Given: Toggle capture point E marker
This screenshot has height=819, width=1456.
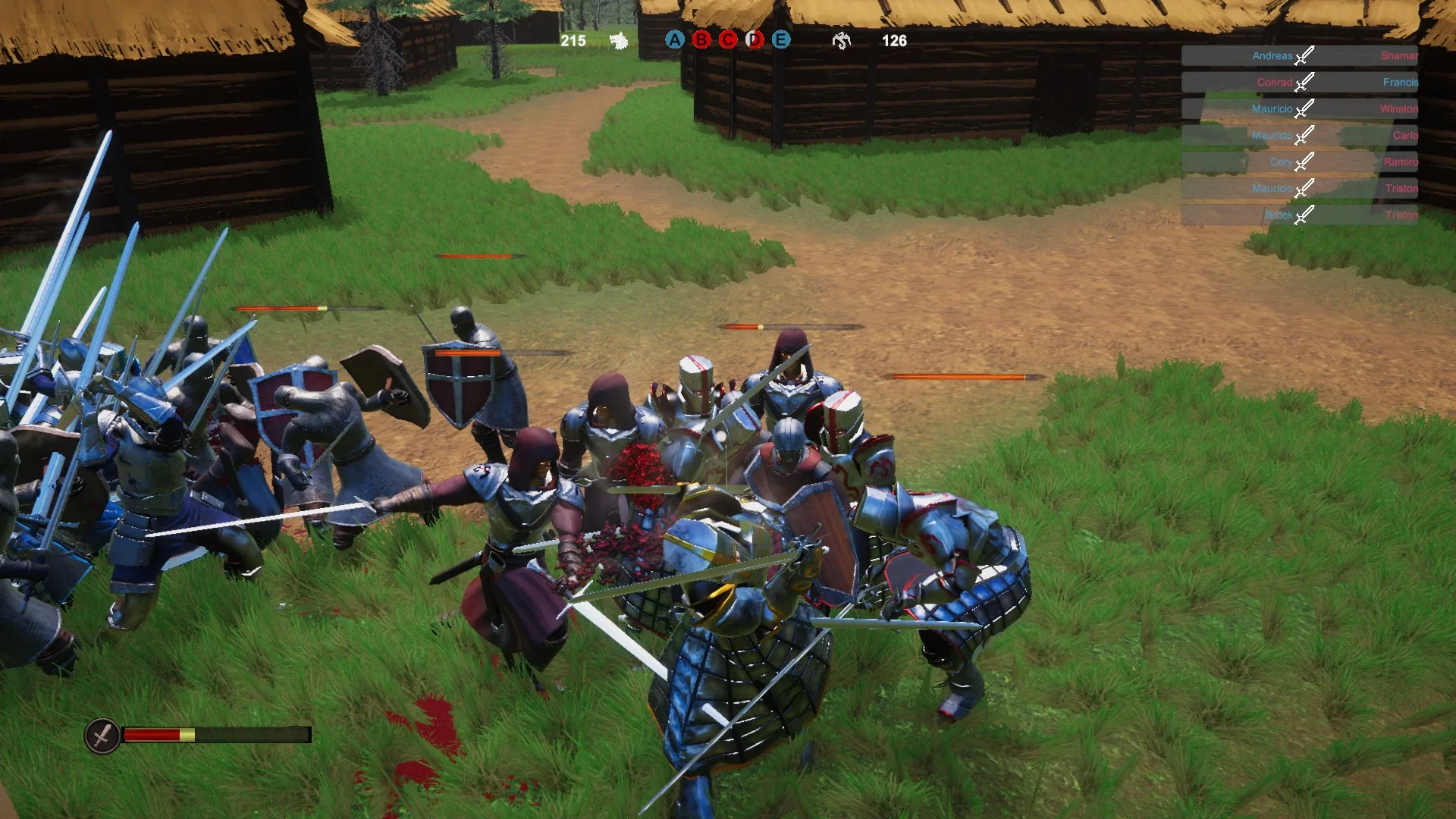Looking at the screenshot, I should pos(780,40).
